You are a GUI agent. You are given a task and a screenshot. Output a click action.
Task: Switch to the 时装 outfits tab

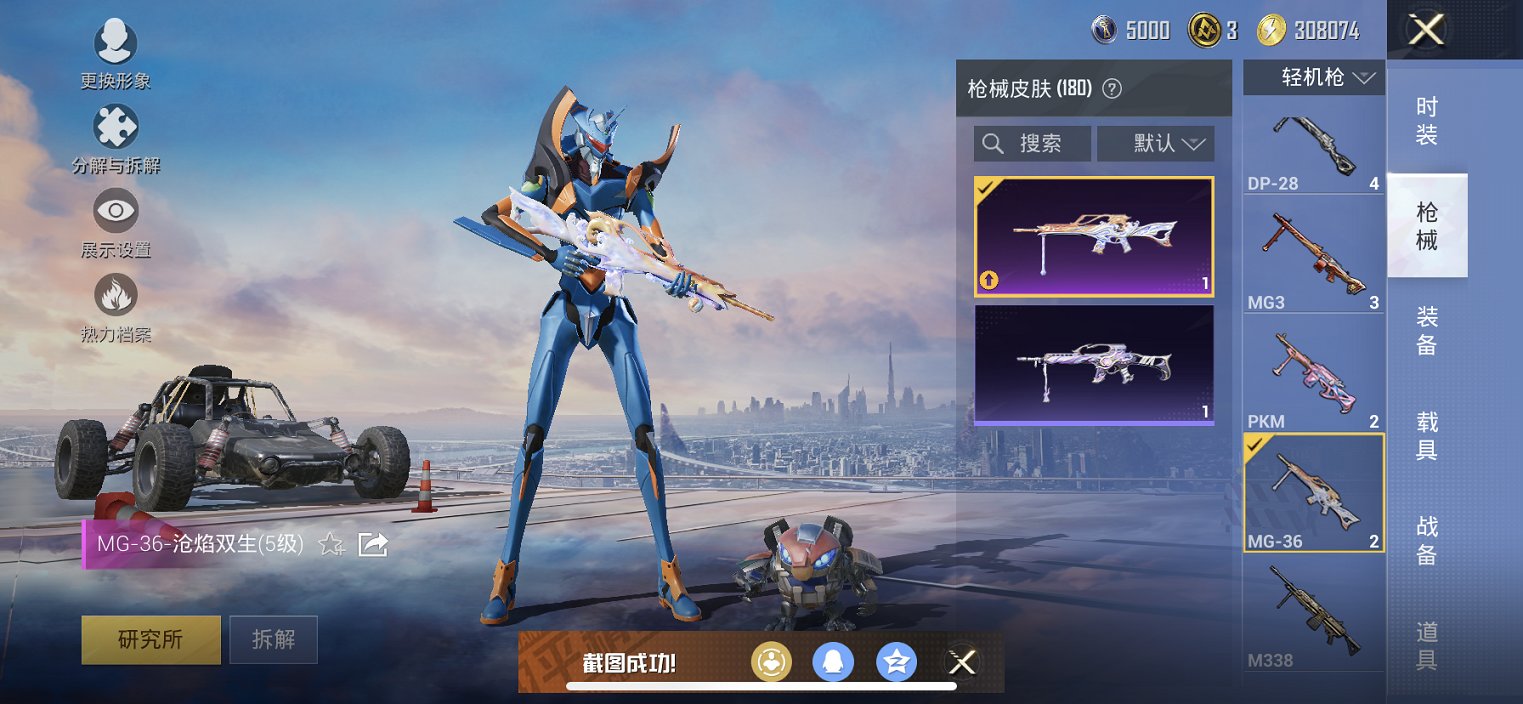(1427, 122)
